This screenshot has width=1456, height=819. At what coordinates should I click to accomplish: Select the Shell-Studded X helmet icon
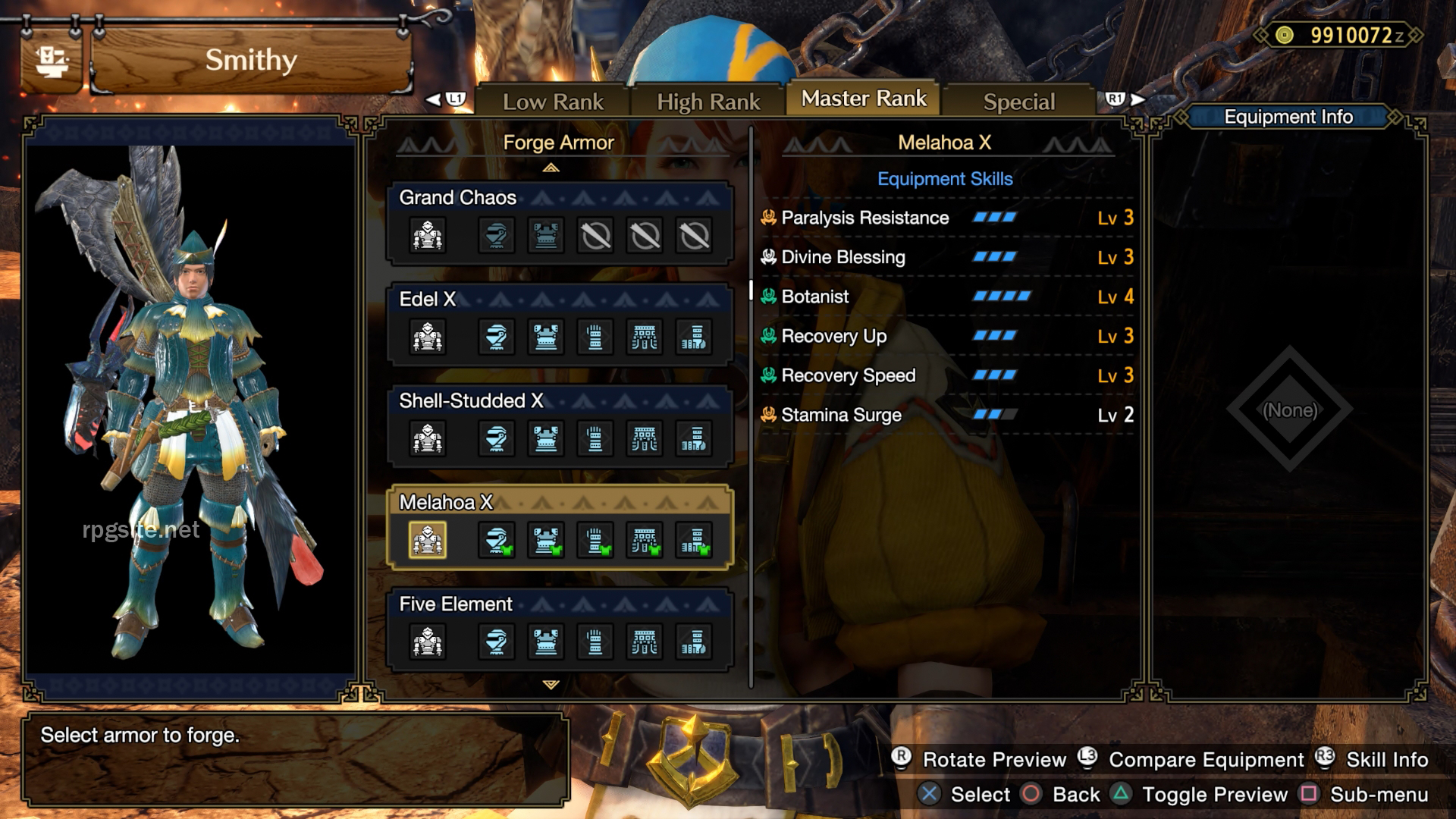click(x=497, y=438)
